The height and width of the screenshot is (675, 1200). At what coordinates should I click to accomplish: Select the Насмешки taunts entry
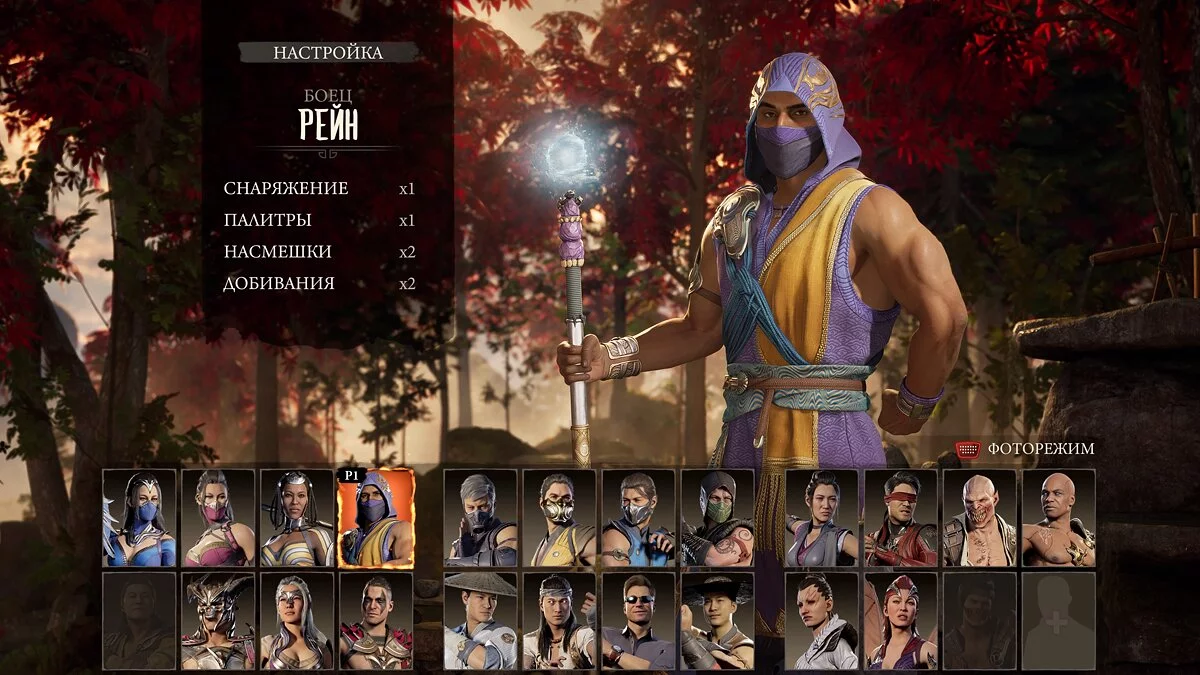coord(278,252)
